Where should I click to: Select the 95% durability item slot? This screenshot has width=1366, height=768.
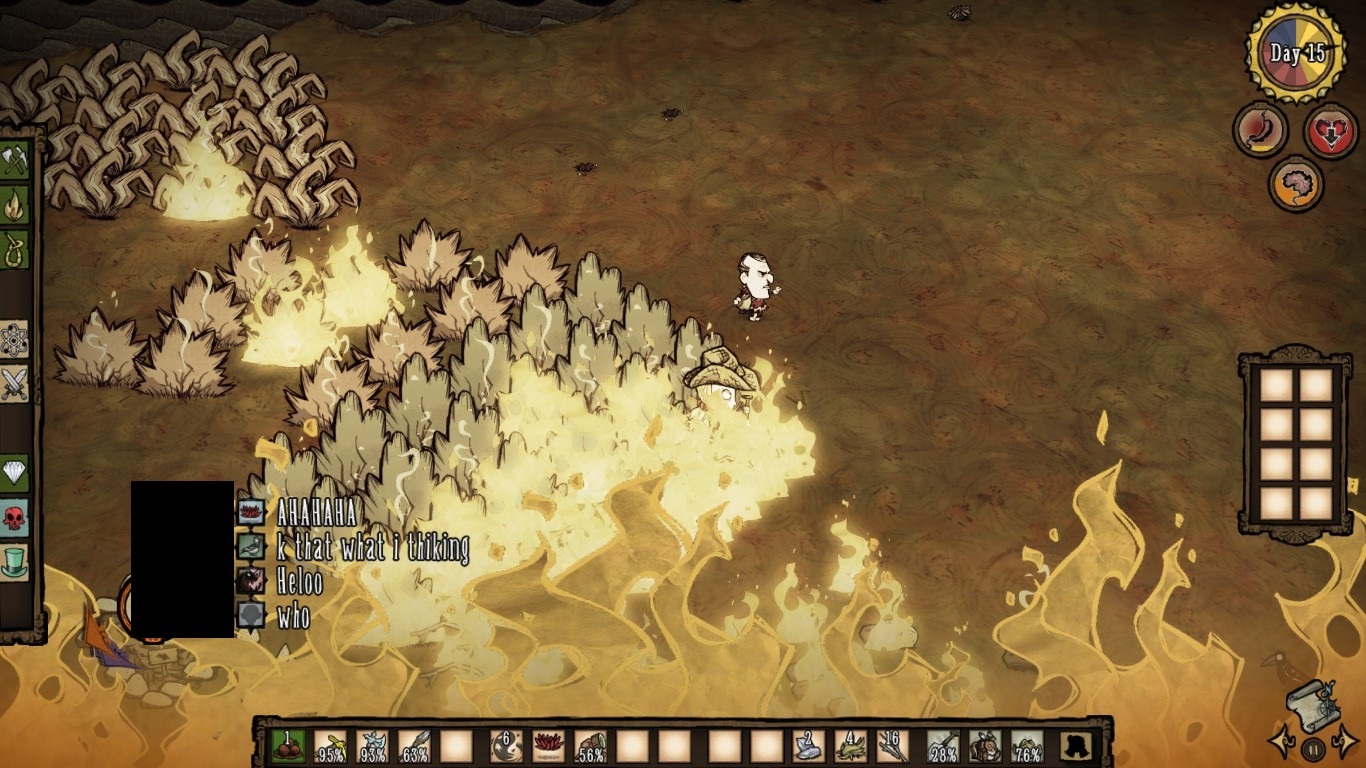coord(331,746)
